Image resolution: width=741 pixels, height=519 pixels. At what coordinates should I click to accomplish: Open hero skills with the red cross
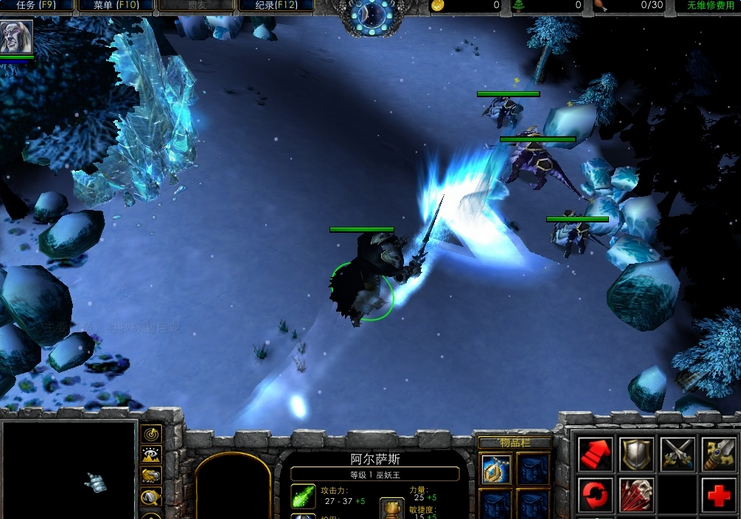click(x=718, y=494)
